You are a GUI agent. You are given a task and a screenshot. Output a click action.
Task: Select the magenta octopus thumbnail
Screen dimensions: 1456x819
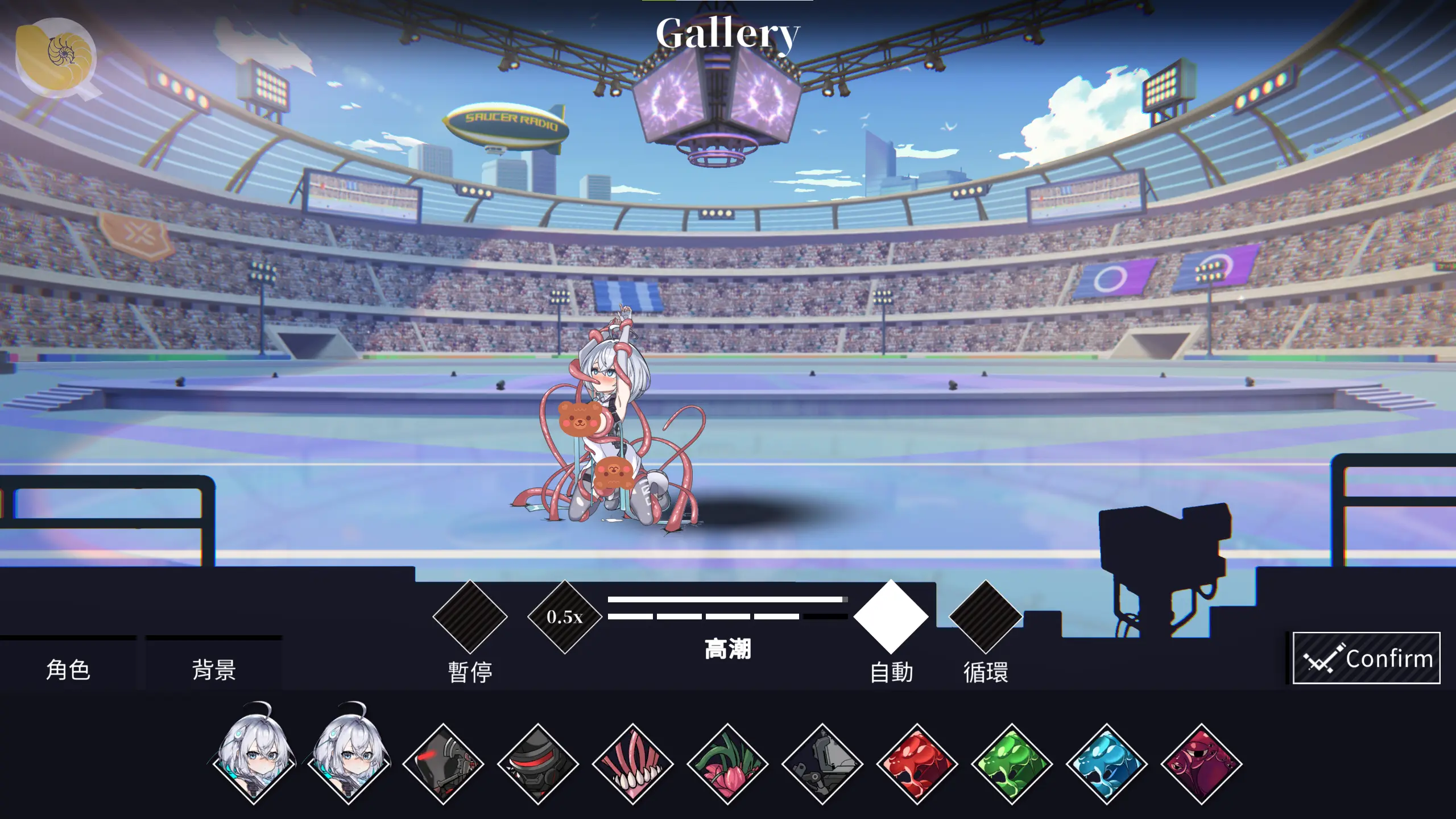(x=1201, y=764)
